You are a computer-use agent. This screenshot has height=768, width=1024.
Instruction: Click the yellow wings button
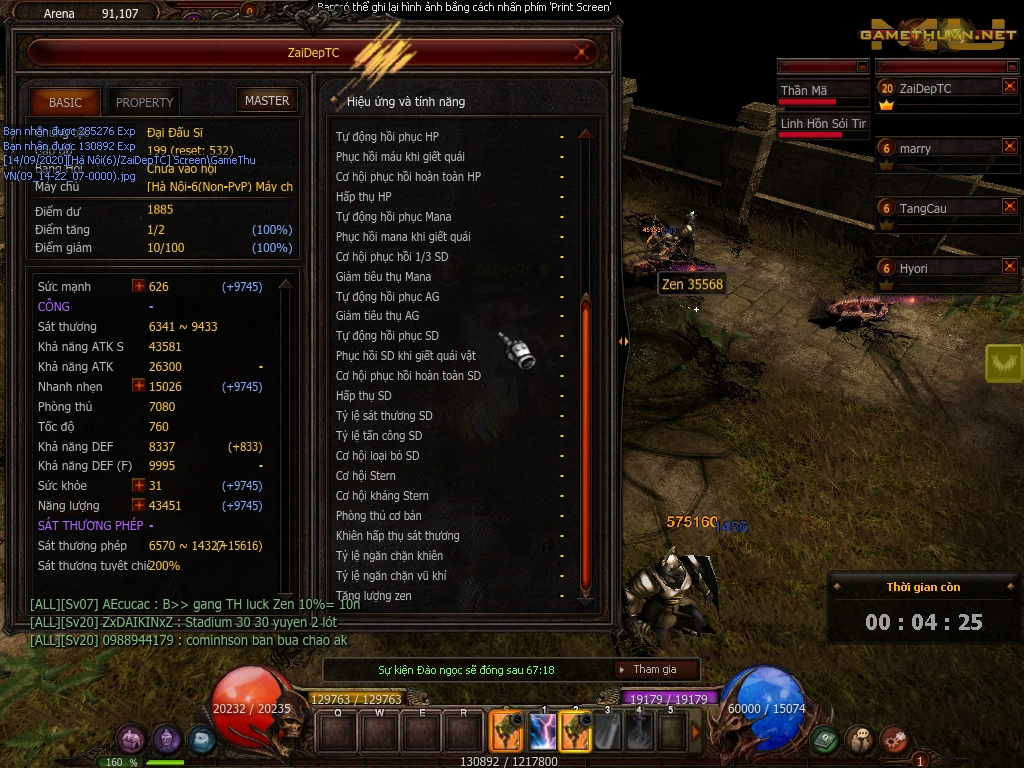click(1003, 363)
